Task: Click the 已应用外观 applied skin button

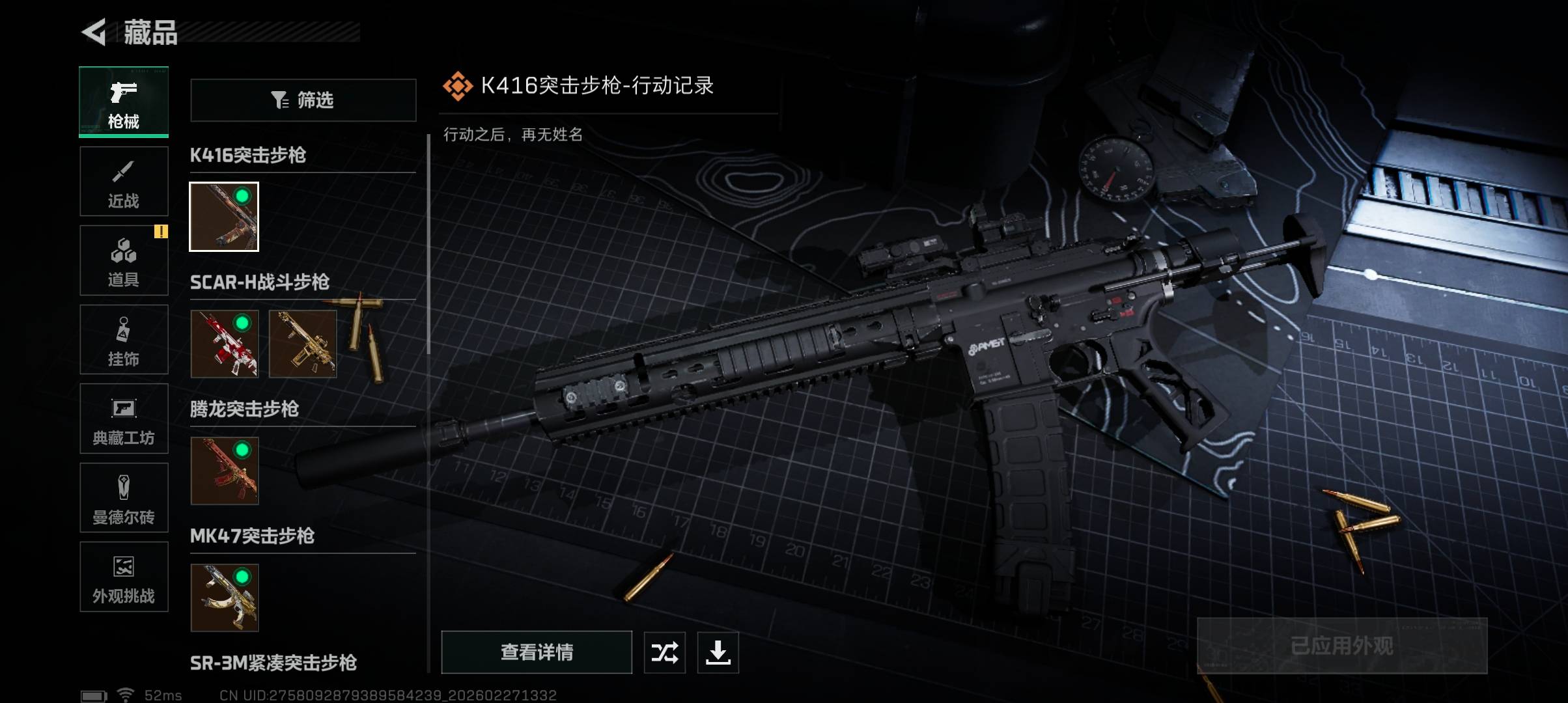Action: tap(1342, 646)
